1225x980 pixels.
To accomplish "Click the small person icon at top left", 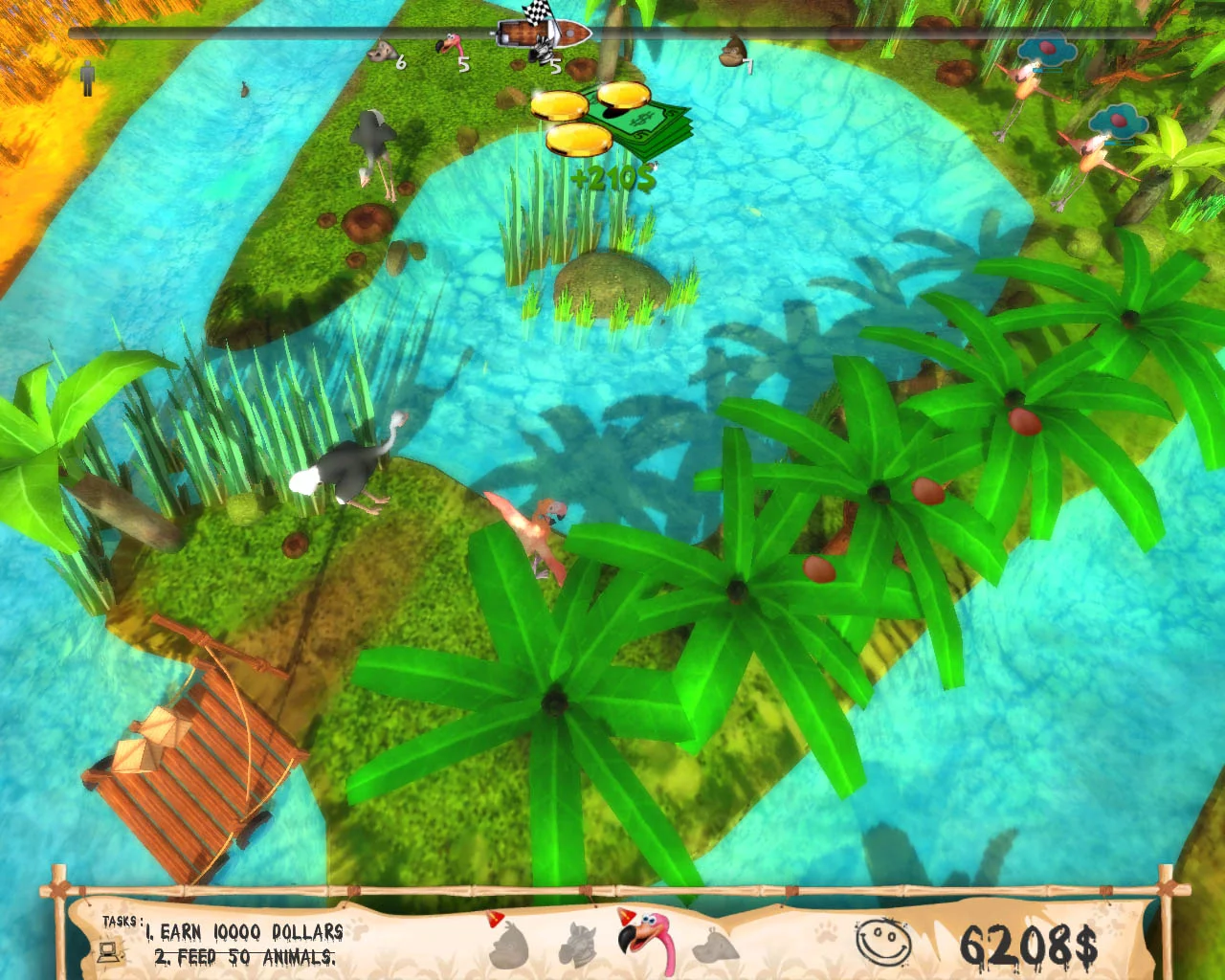I will pyautogui.click(x=85, y=75).
